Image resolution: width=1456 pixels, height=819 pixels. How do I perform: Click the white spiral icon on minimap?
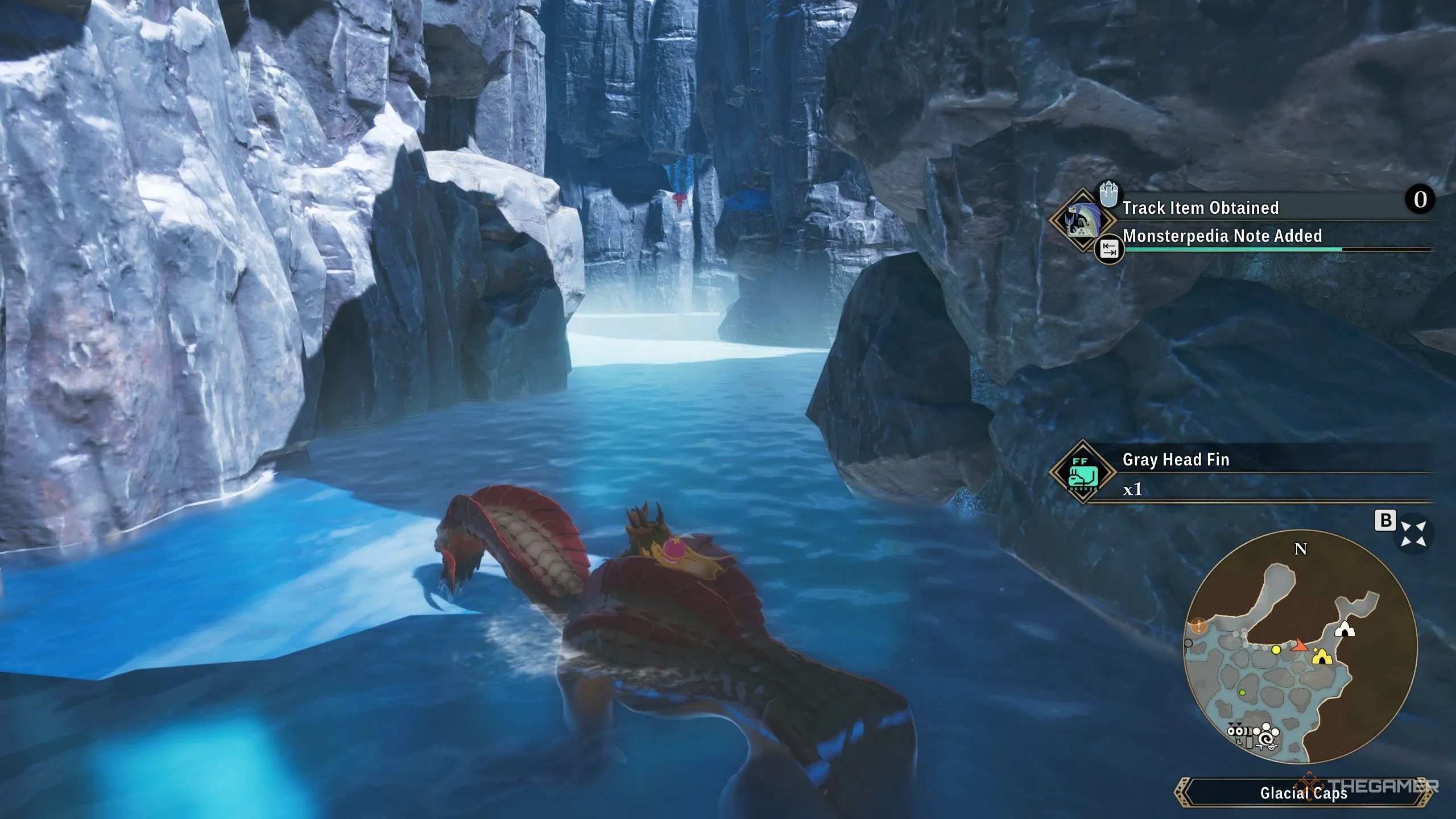pos(1266,738)
